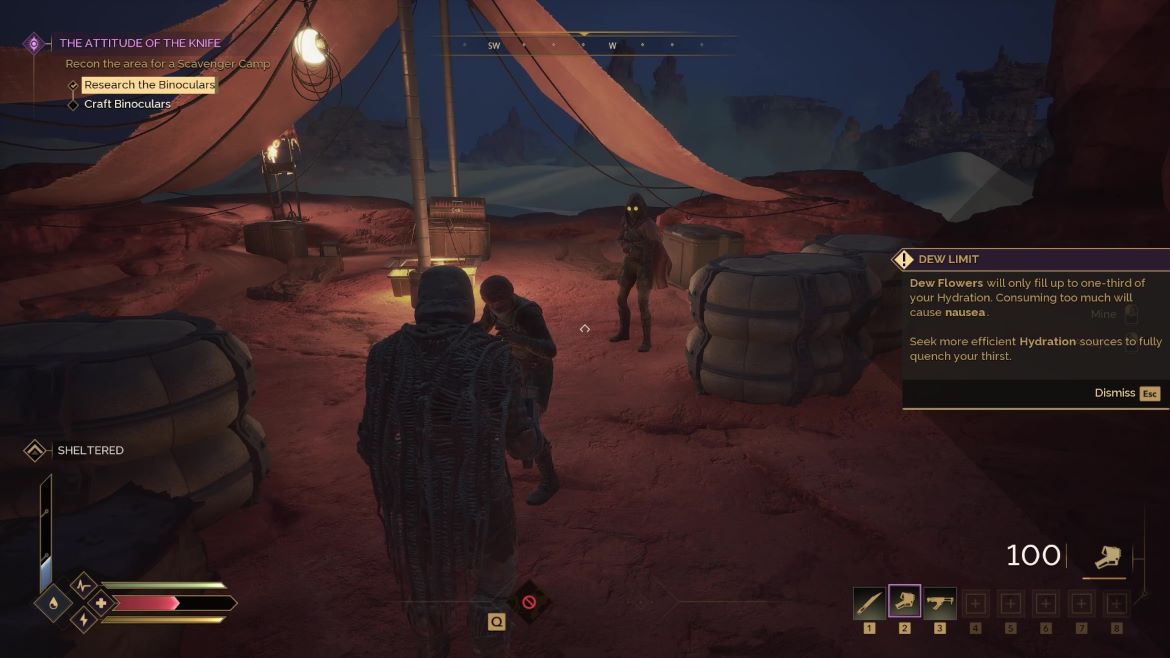1170x658 pixels.
Task: Click the equipped tool icon beside 100
Action: point(1107,558)
